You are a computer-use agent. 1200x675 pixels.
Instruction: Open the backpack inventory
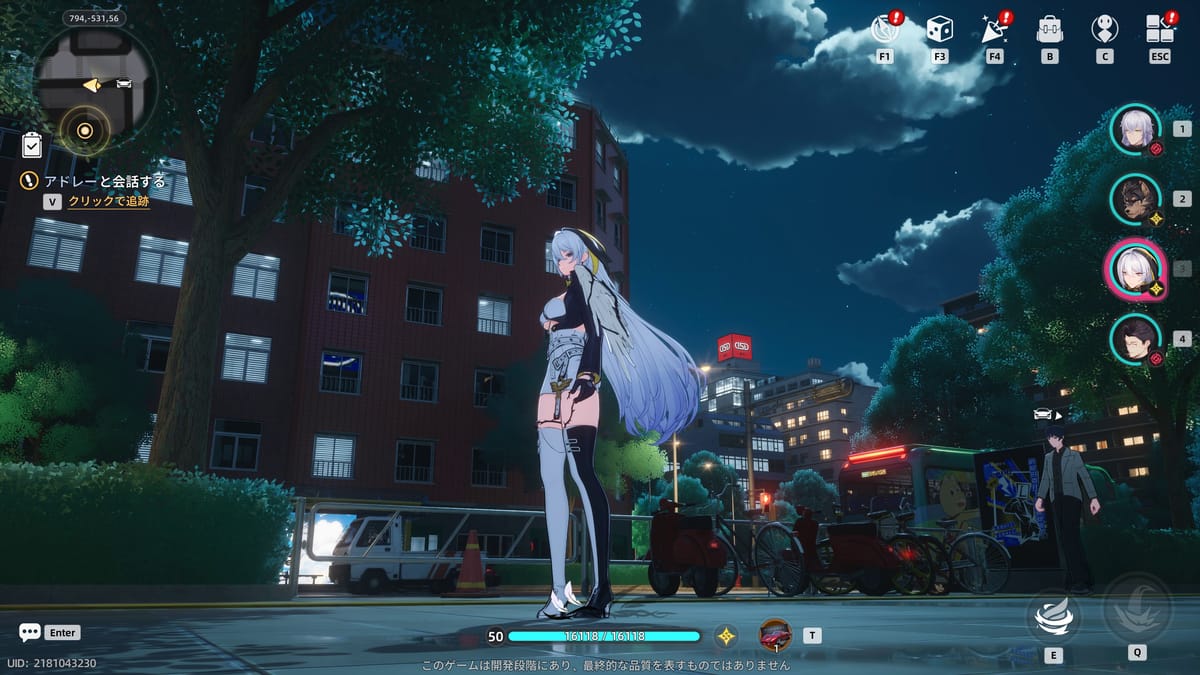click(x=1049, y=28)
